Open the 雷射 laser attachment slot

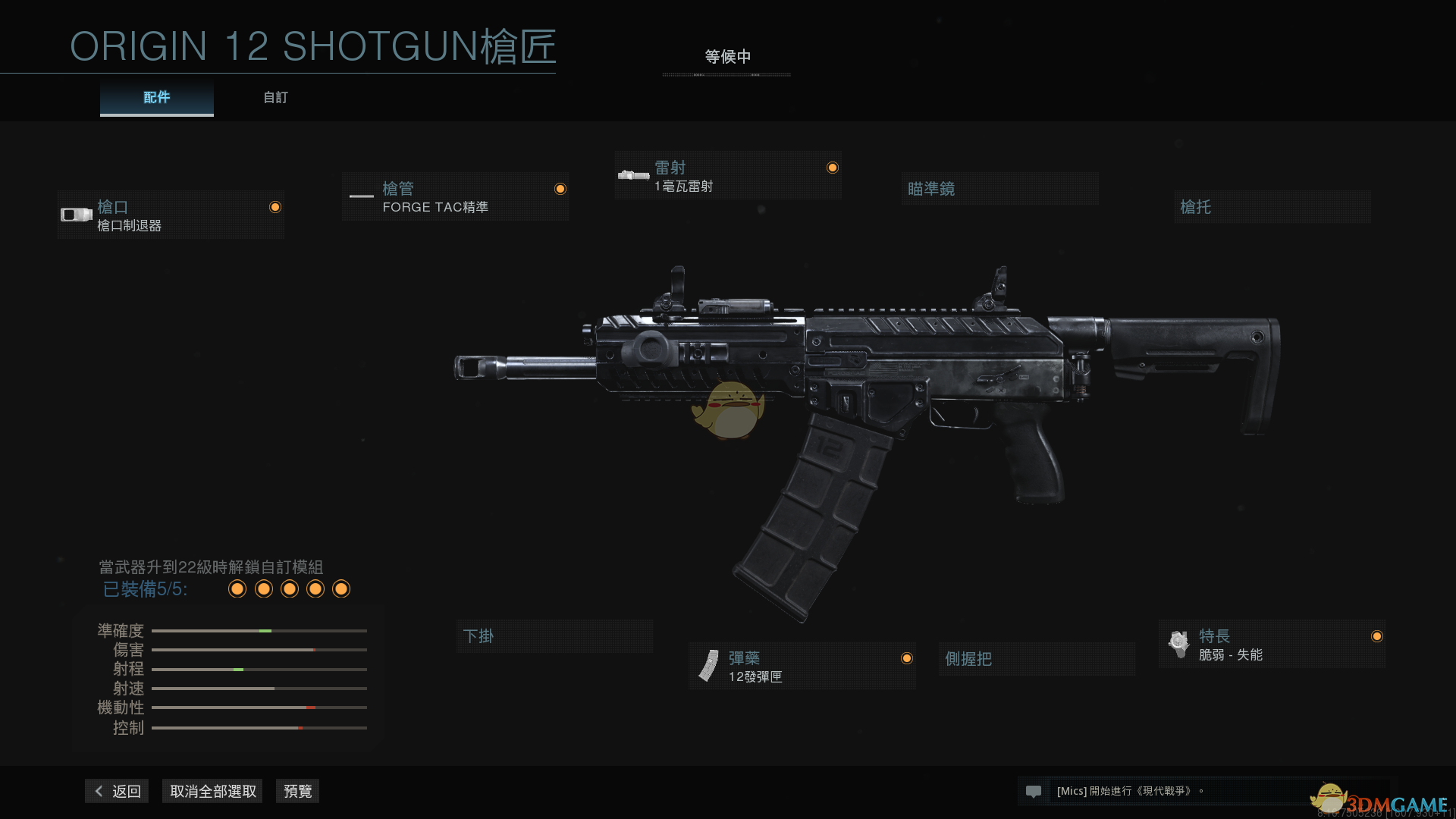[x=727, y=176]
